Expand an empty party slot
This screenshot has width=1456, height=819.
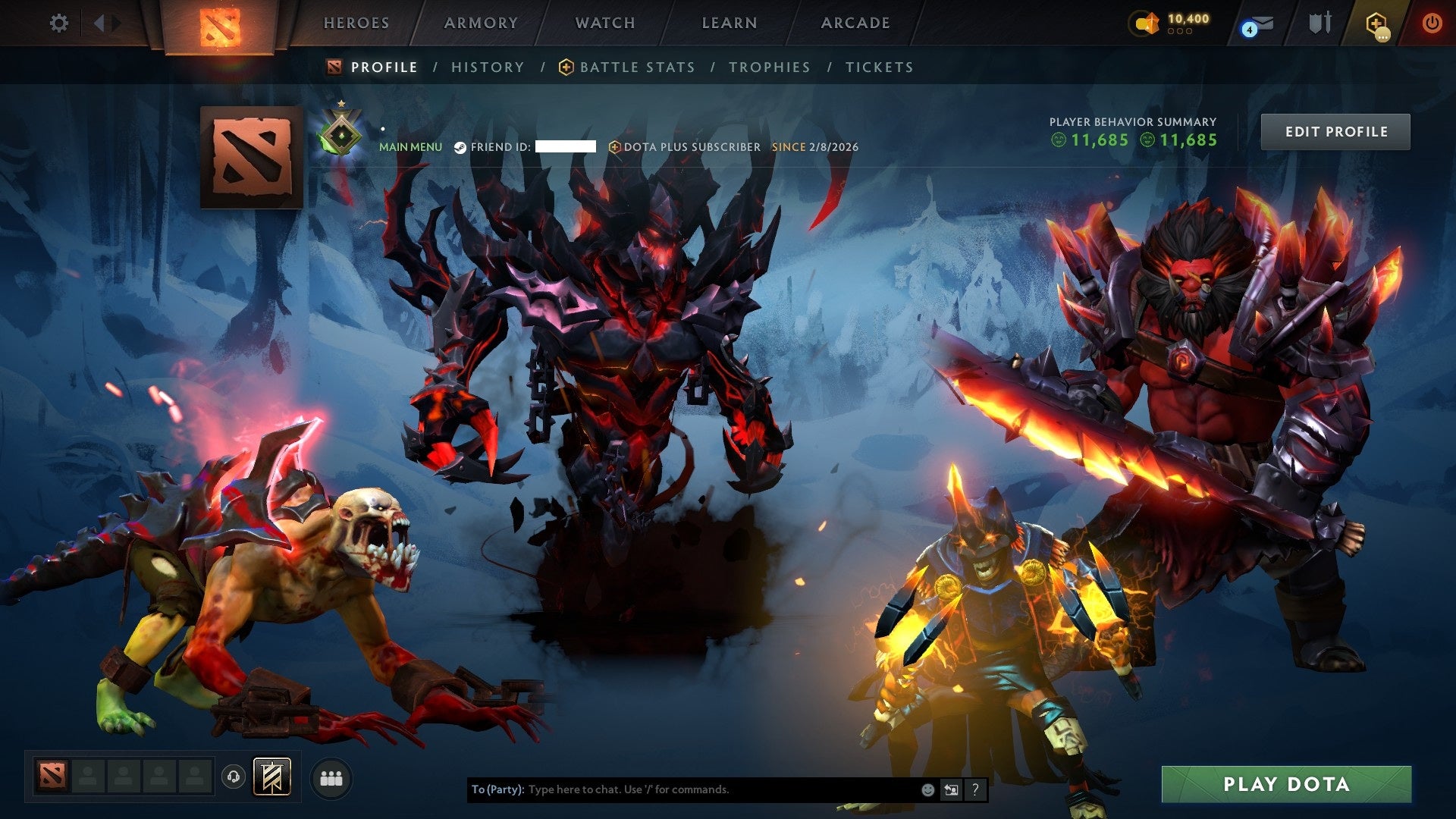click(89, 777)
